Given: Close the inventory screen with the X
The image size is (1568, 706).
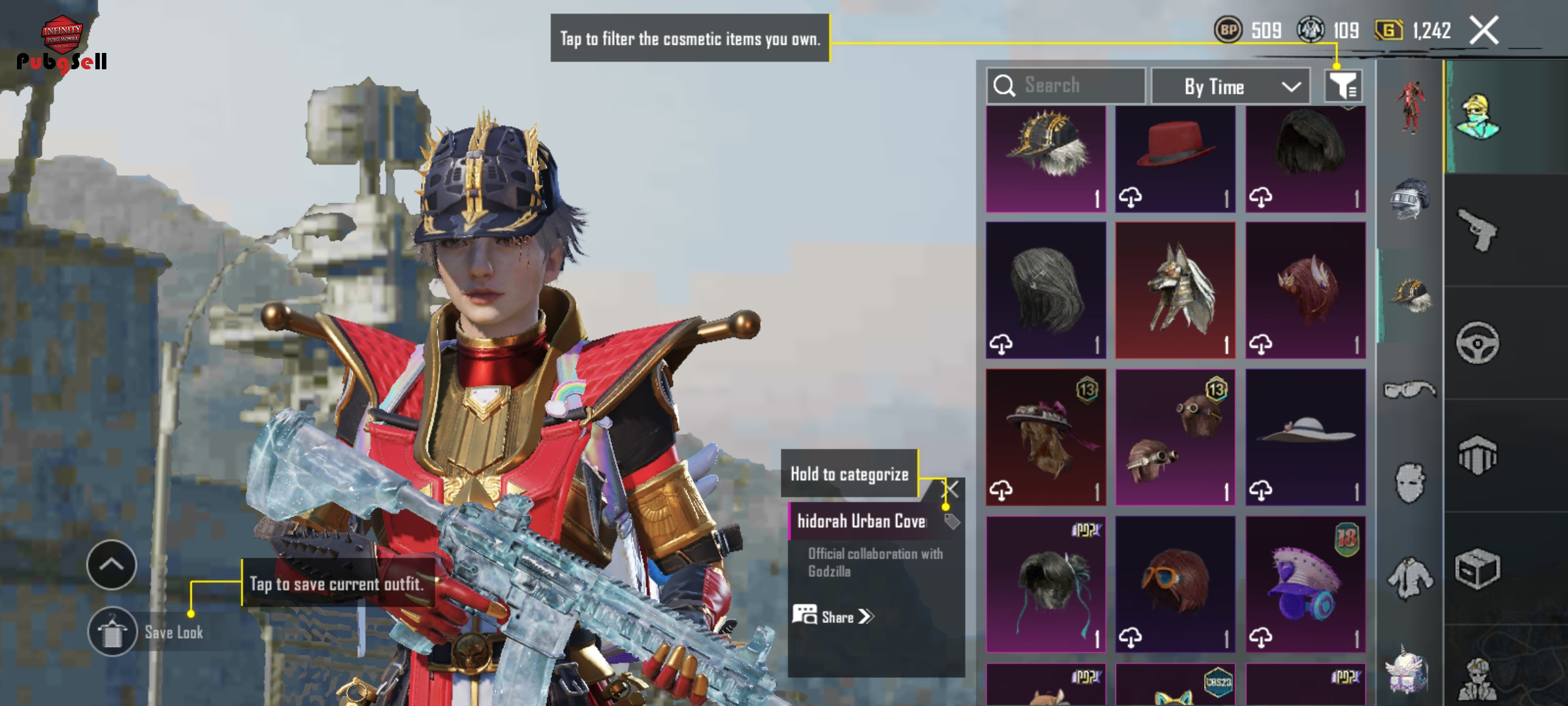Looking at the screenshot, I should click(x=1484, y=30).
